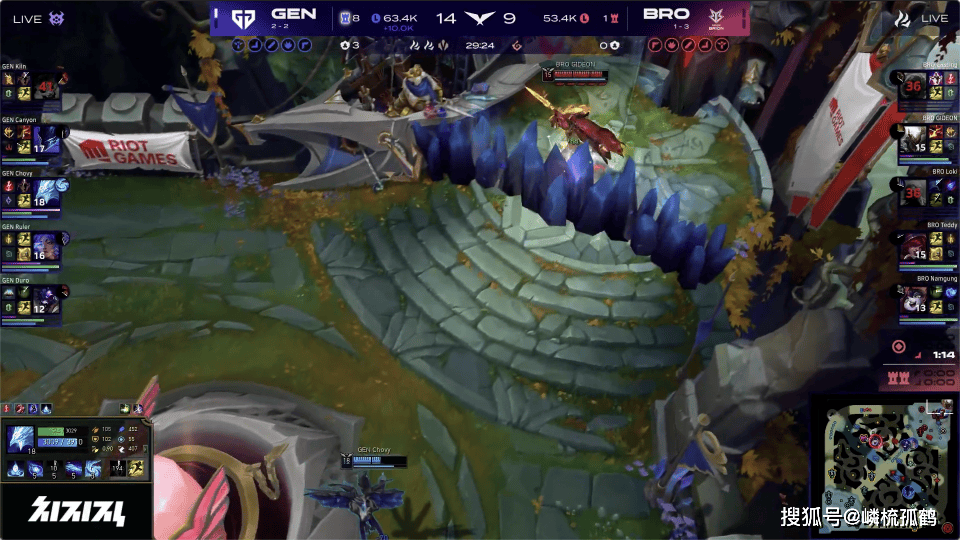Viewport: 960px width, 540px height.
Task: Select BRO Teddy's champion portrait
Action: click(x=913, y=247)
